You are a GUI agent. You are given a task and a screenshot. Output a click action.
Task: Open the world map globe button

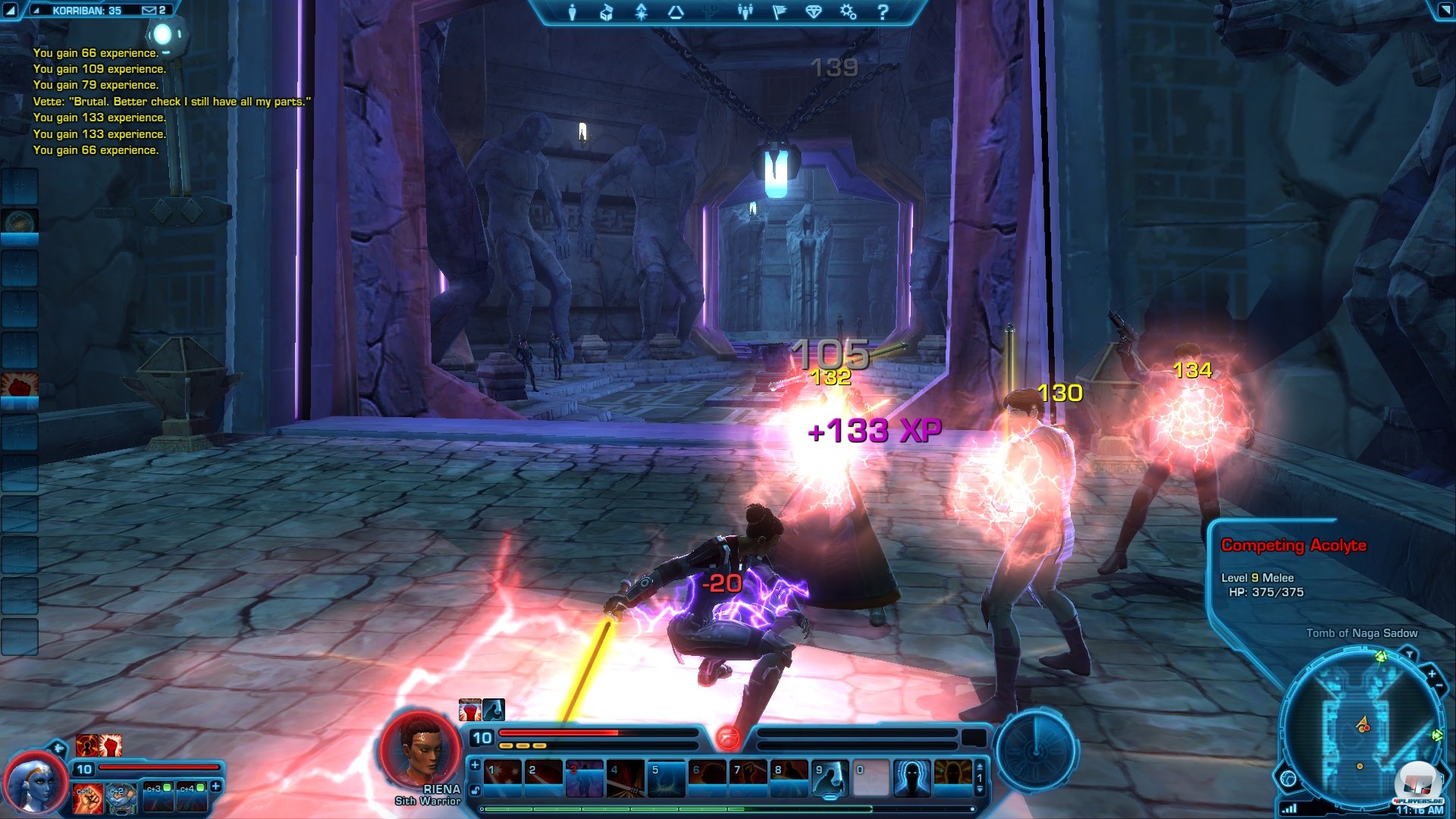tap(1288, 779)
